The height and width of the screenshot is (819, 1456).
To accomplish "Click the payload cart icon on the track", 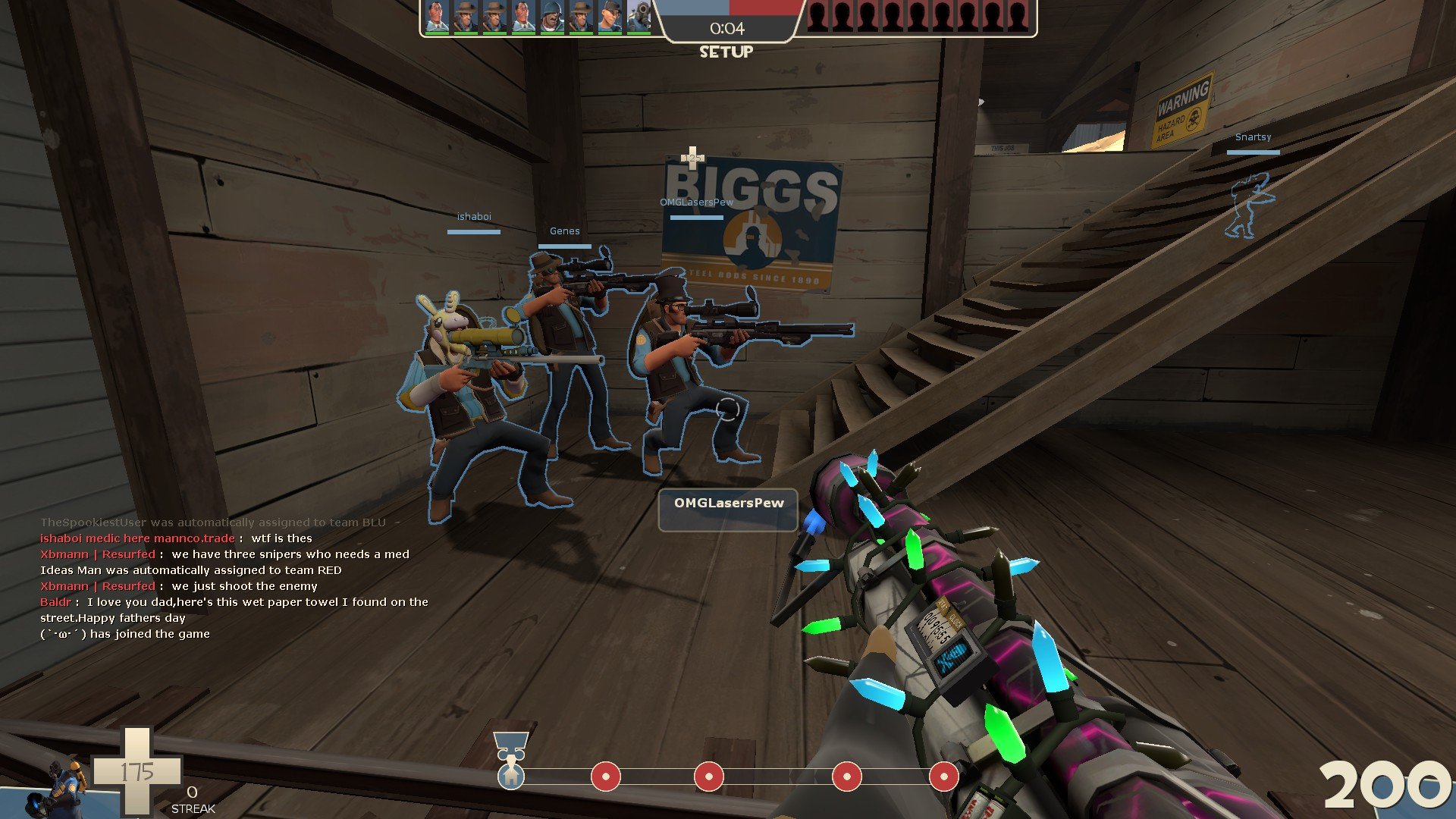I will click(x=510, y=745).
